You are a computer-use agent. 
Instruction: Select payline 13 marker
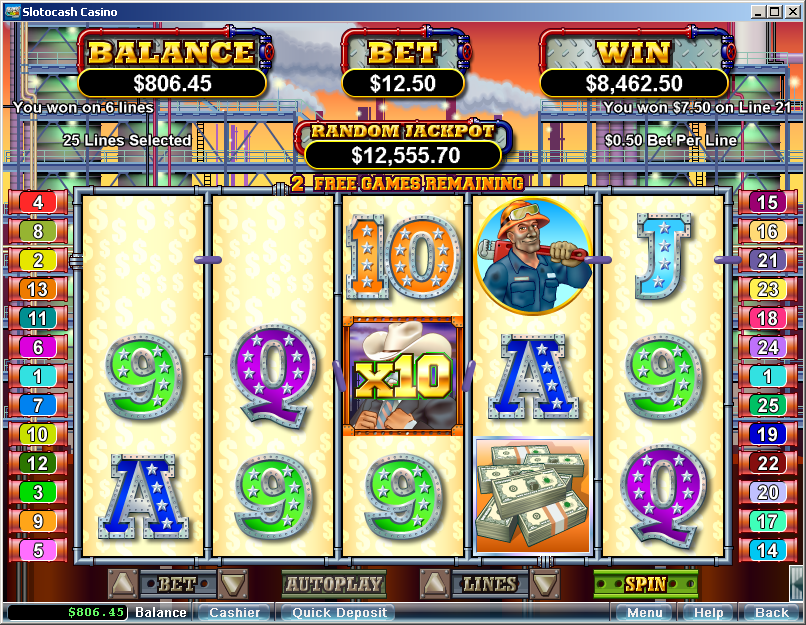click(38, 289)
